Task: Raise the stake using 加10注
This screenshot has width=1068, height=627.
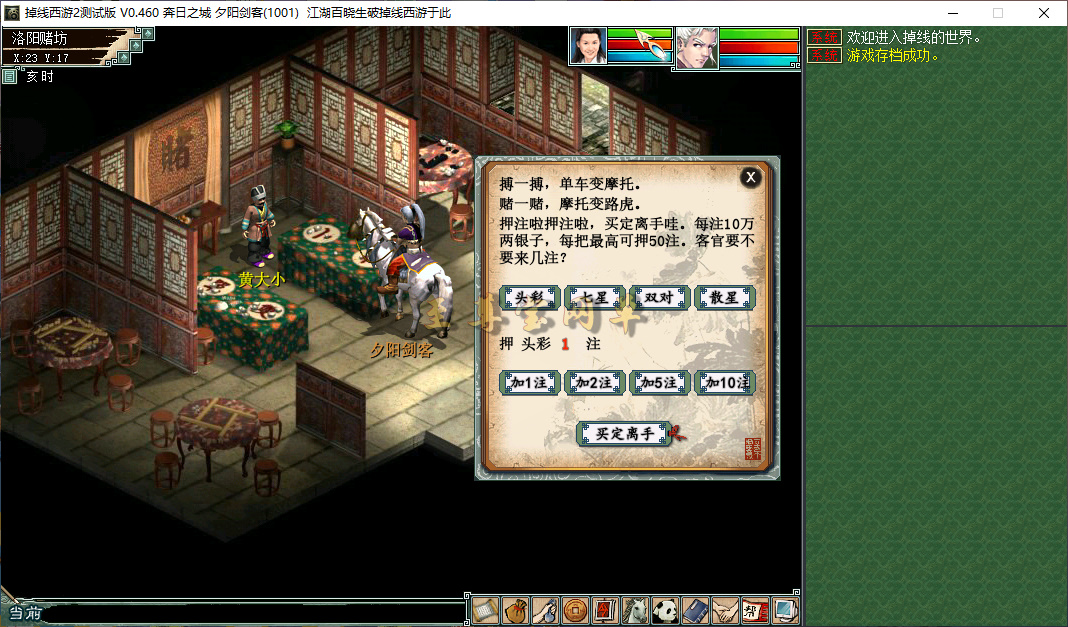Action: point(724,383)
